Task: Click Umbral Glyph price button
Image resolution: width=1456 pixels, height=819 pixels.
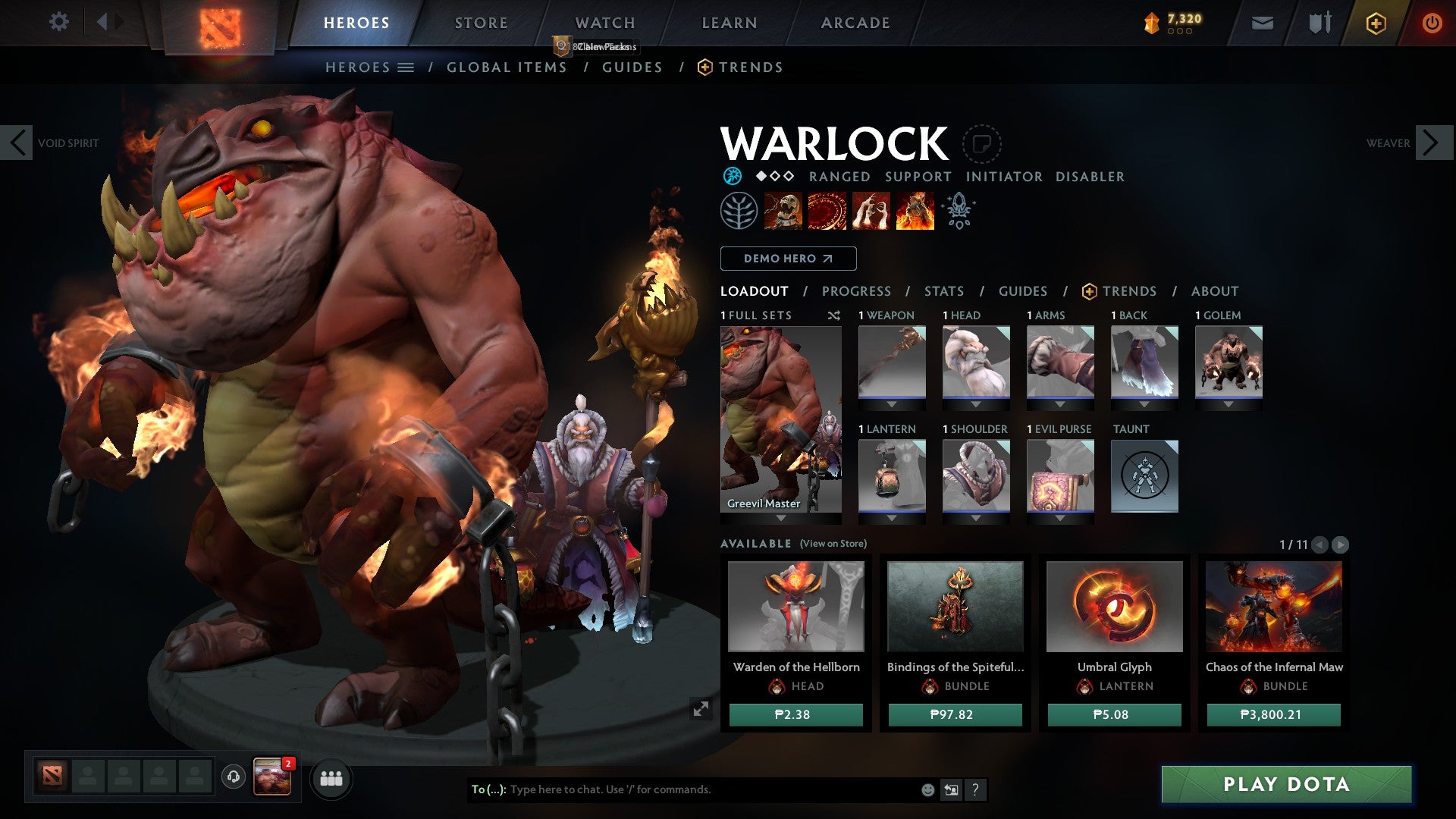Action: click(x=1113, y=714)
